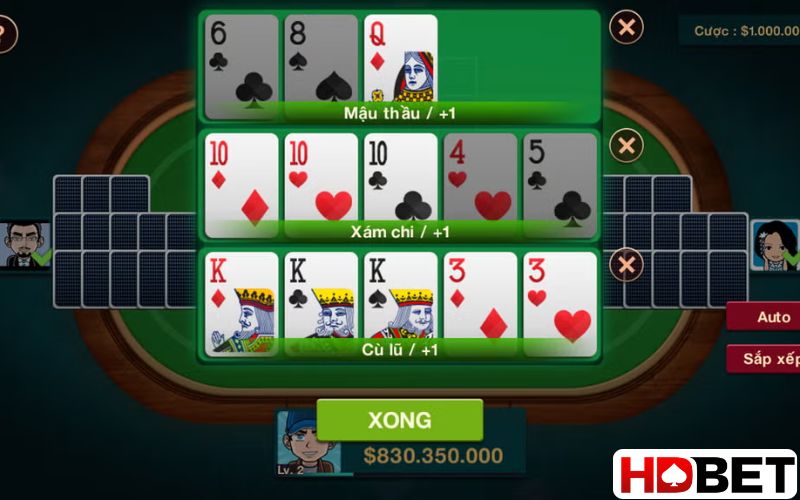
Task: Select the Queen of diamonds card
Action: tap(400, 58)
